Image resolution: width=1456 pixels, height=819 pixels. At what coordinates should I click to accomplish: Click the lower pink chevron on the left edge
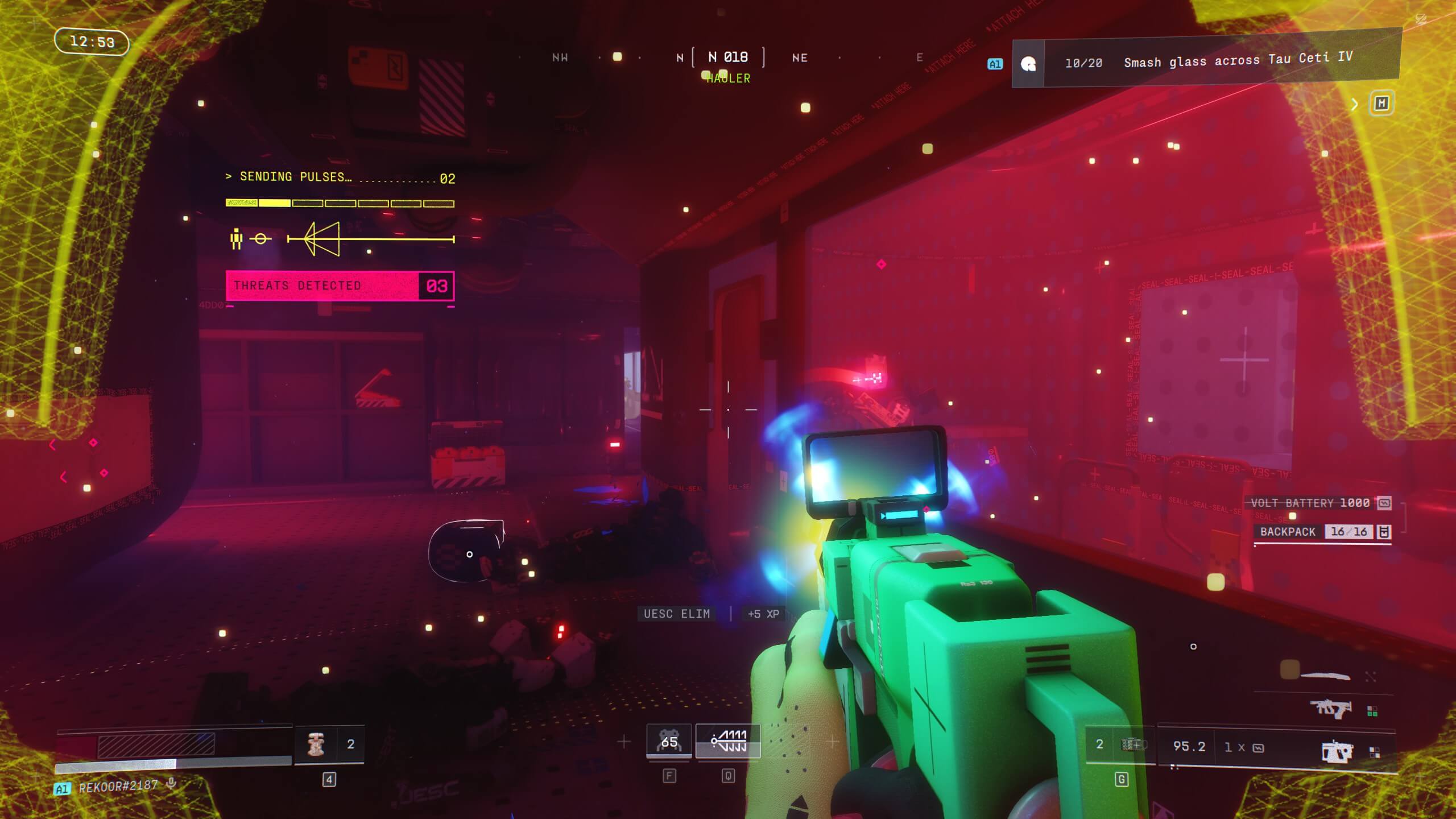point(63,478)
